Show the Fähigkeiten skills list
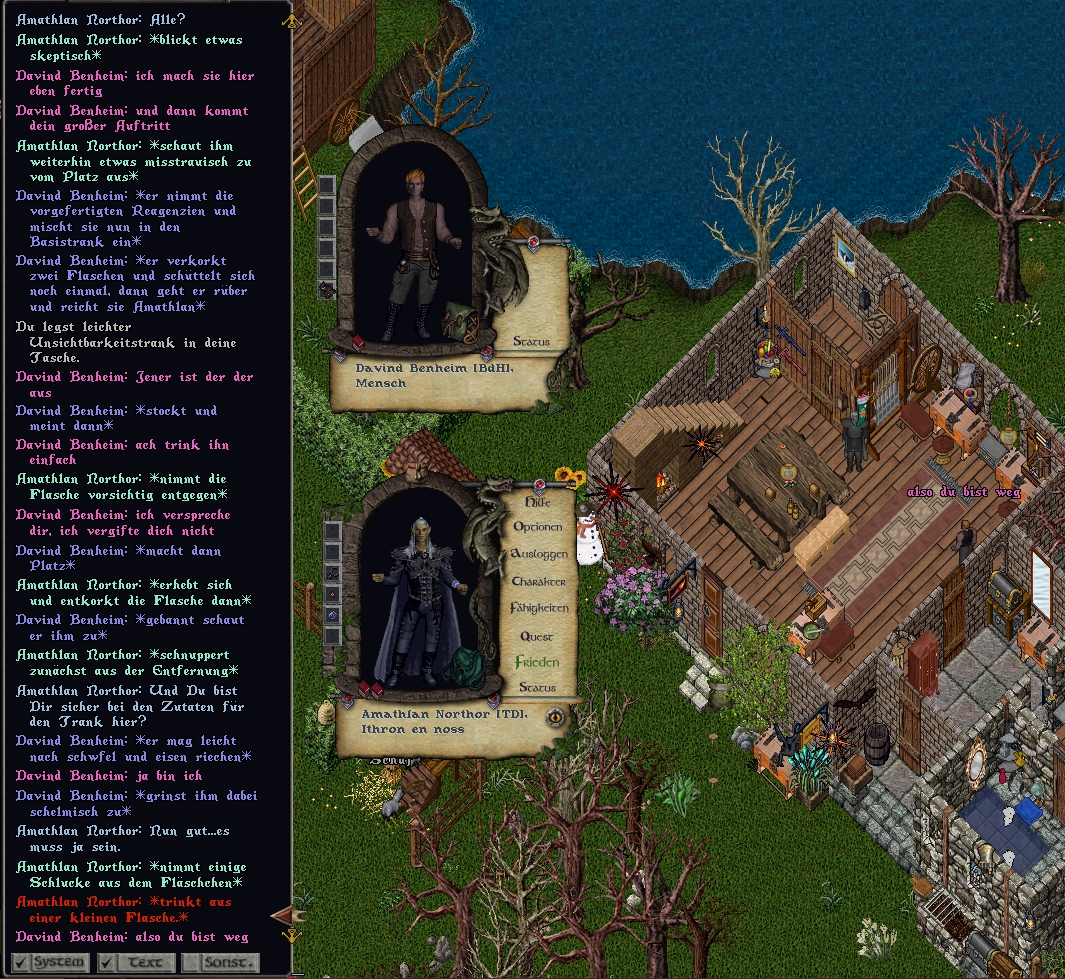Viewport: 1065px width, 979px height. pyautogui.click(x=539, y=608)
